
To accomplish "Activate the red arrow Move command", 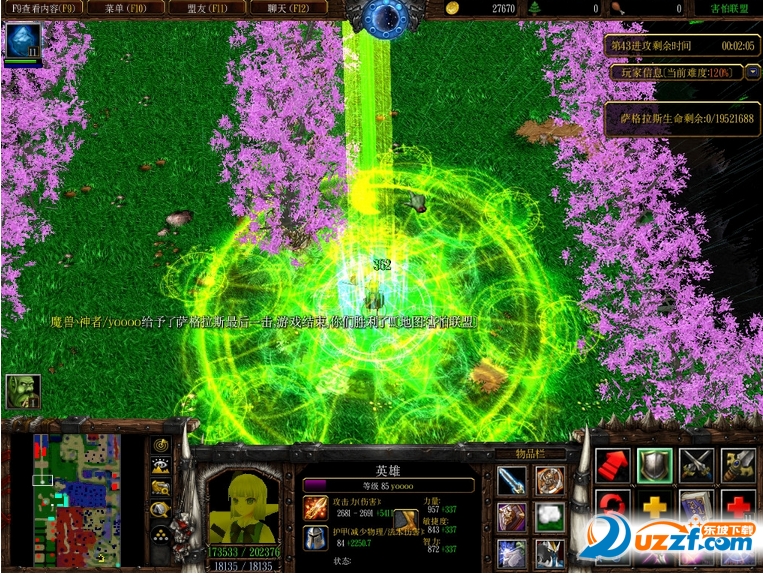I will [612, 466].
